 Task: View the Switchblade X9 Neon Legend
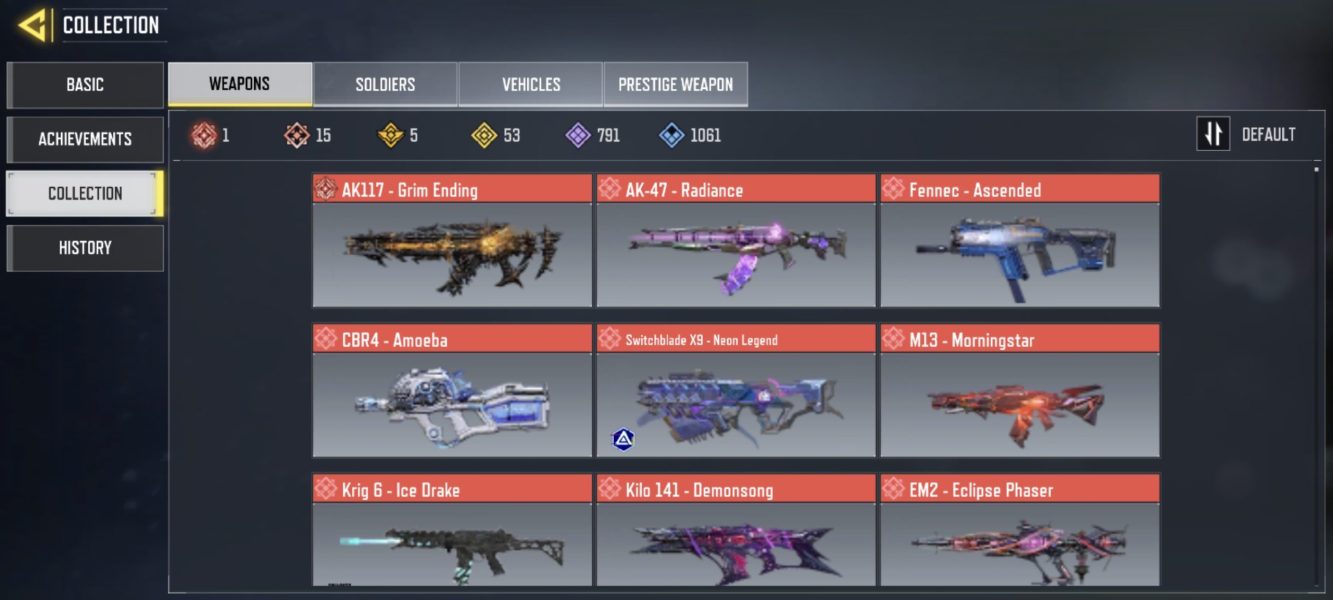(736, 391)
